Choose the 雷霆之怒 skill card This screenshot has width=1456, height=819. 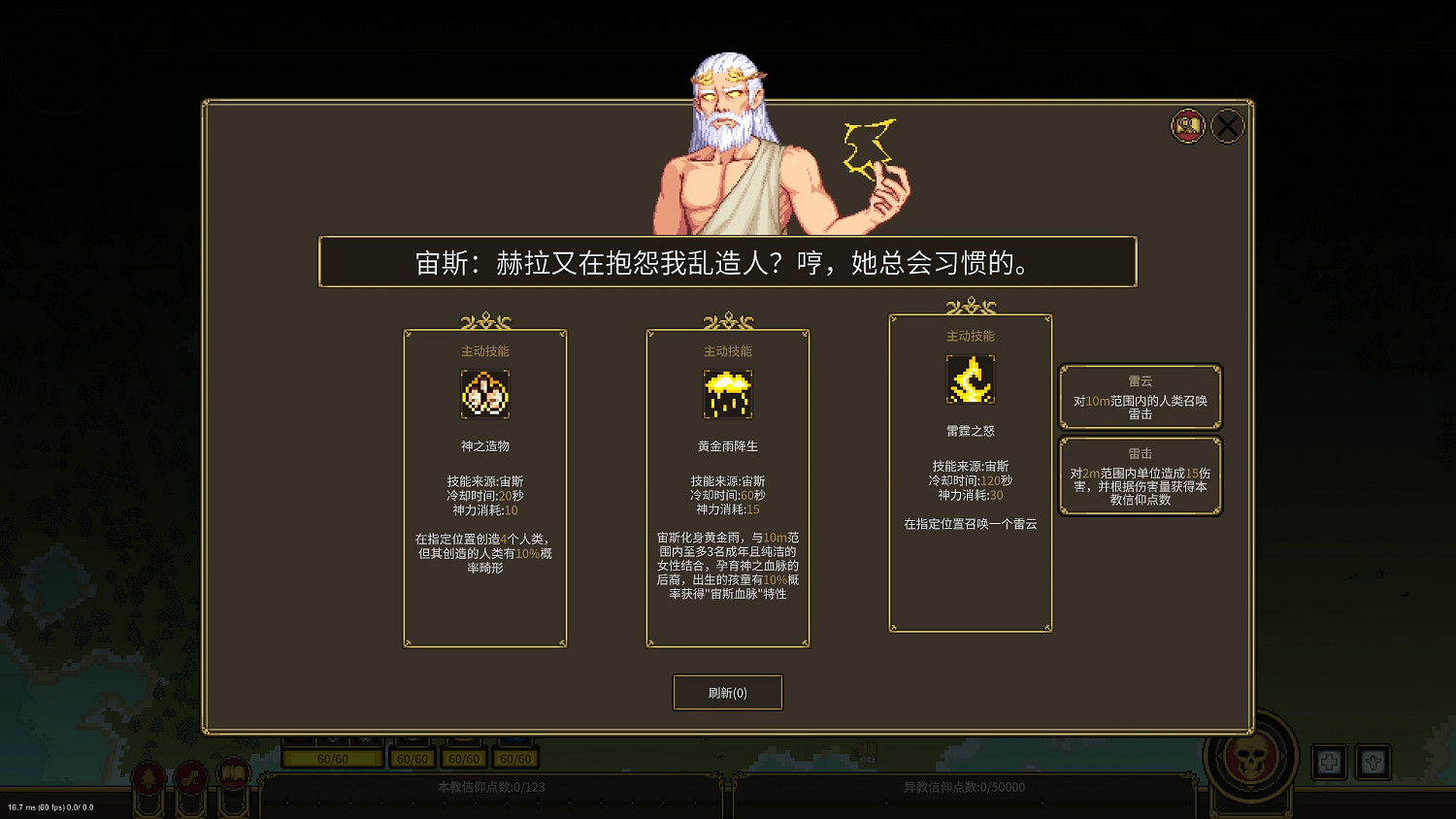coord(970,471)
